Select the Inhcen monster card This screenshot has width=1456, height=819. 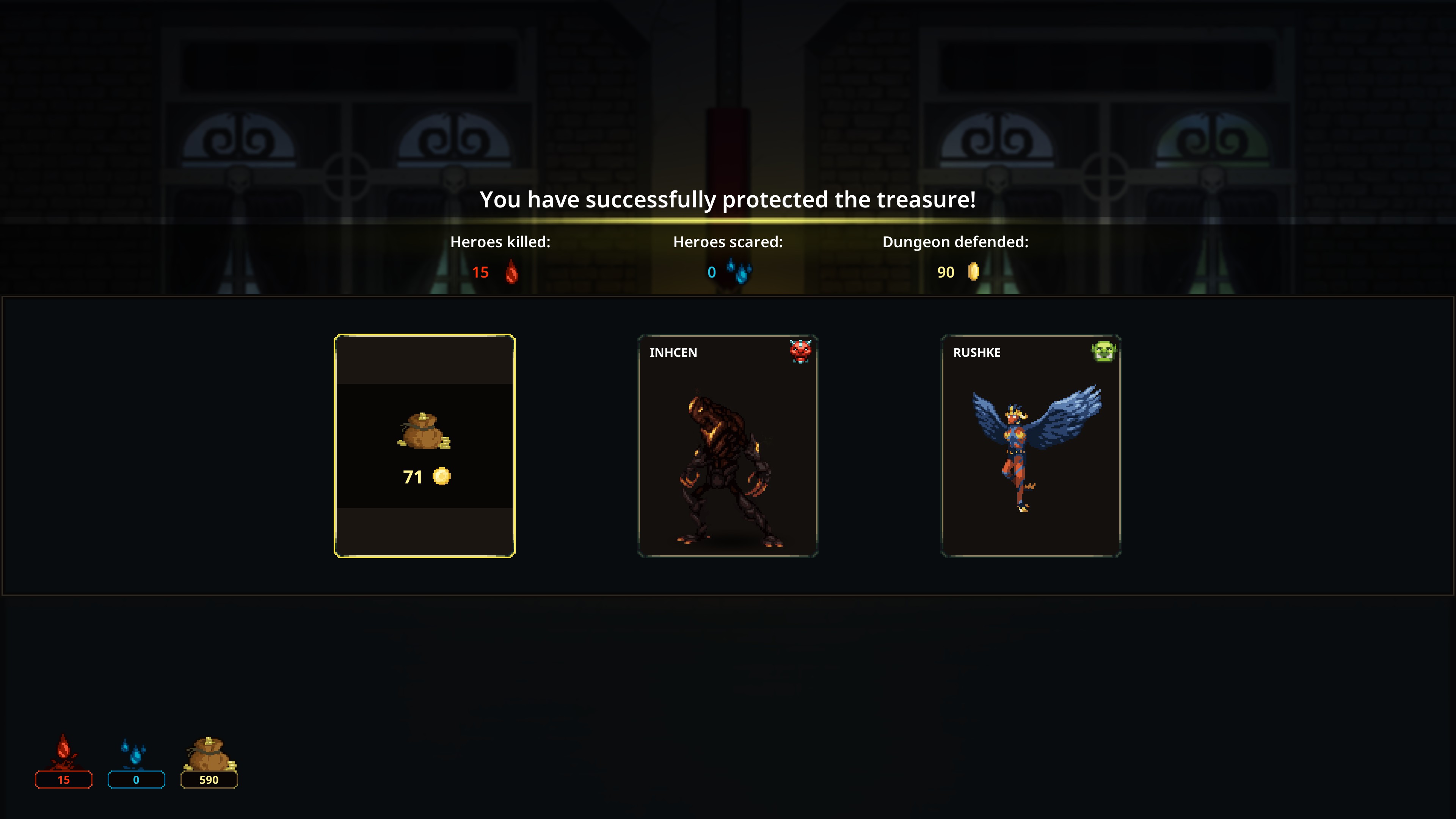(x=728, y=446)
